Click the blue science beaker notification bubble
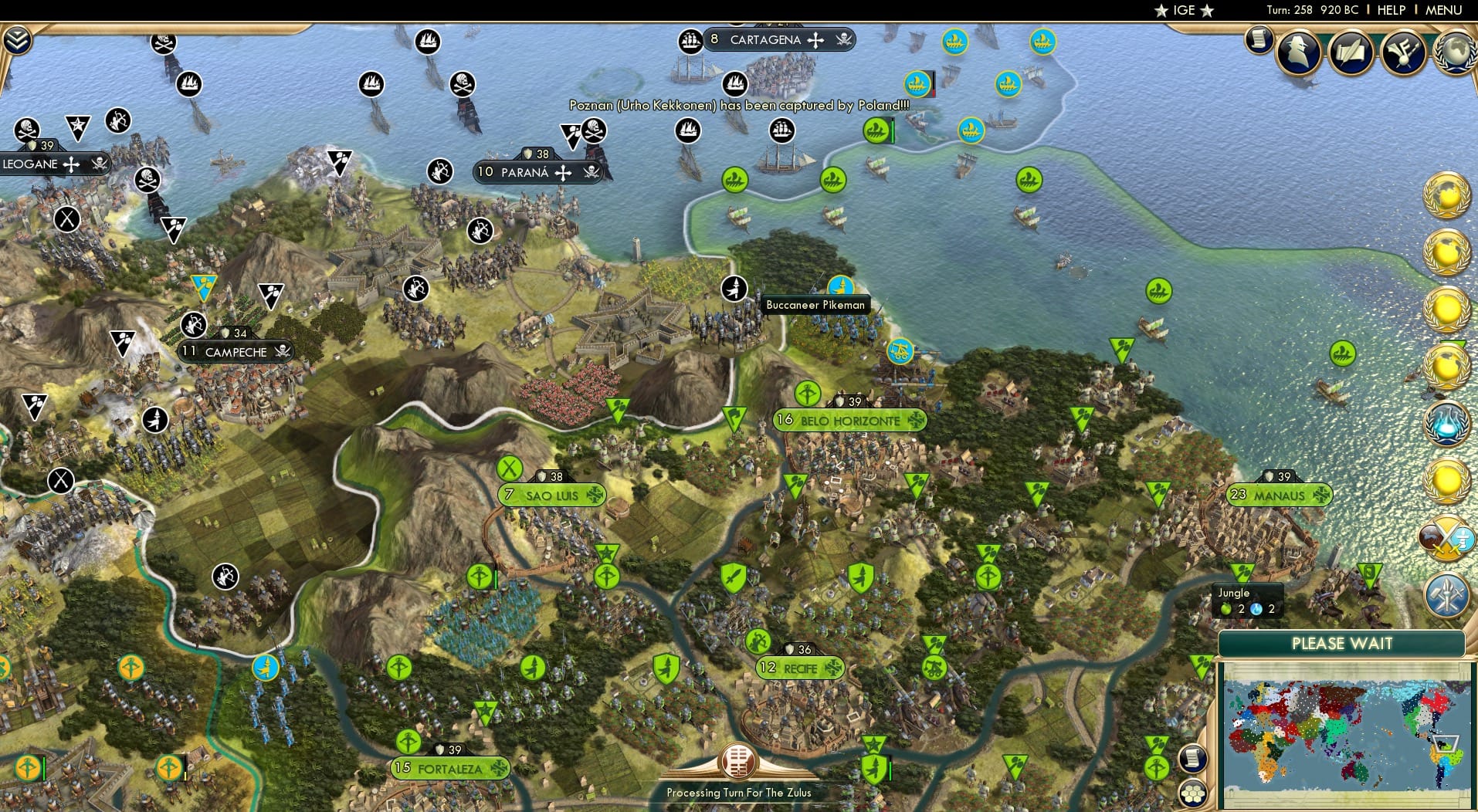The height and width of the screenshot is (812, 1478). (x=1449, y=424)
